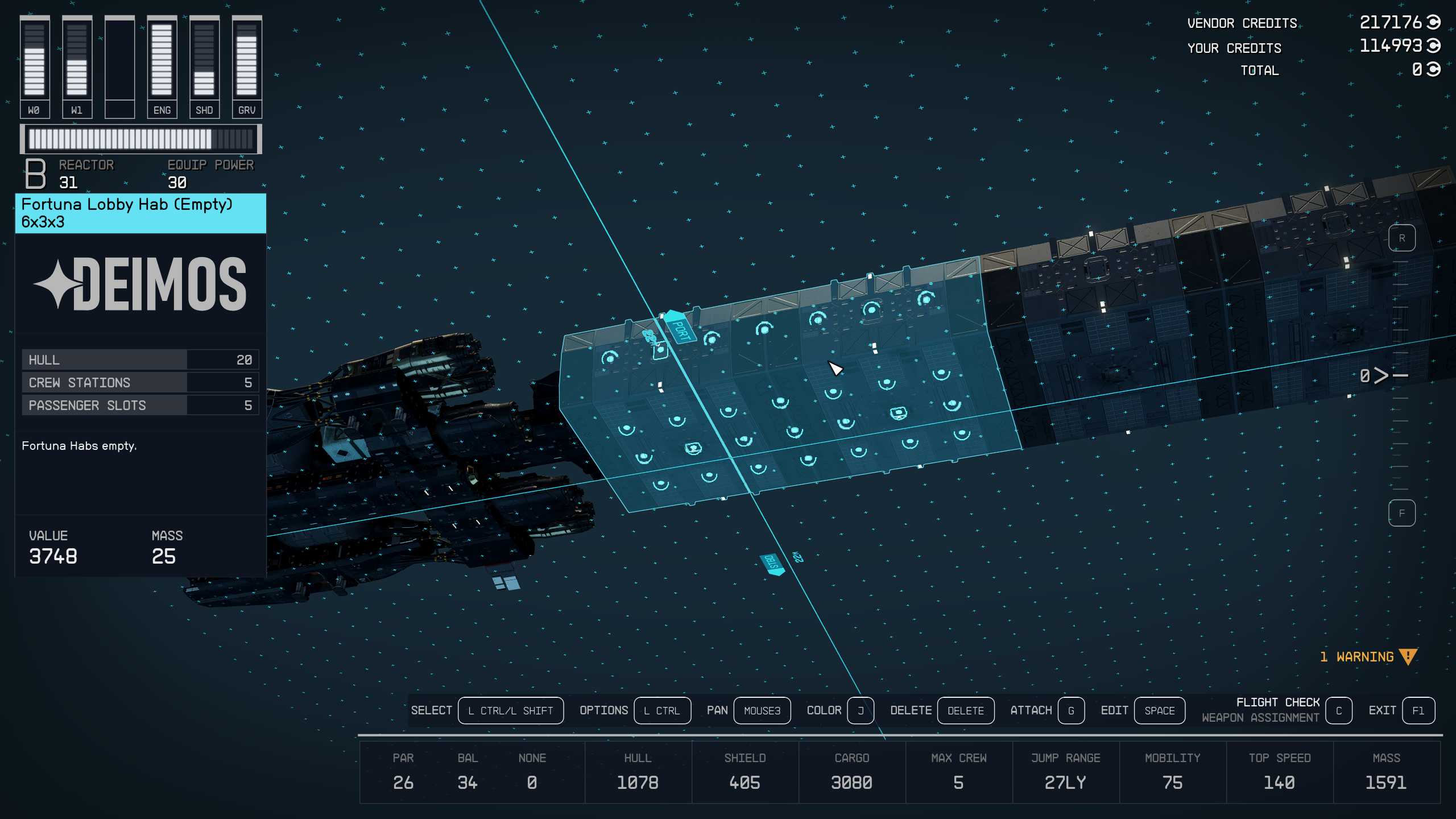Click the DELETE command button
1456x819 pixels.
[x=965, y=710]
